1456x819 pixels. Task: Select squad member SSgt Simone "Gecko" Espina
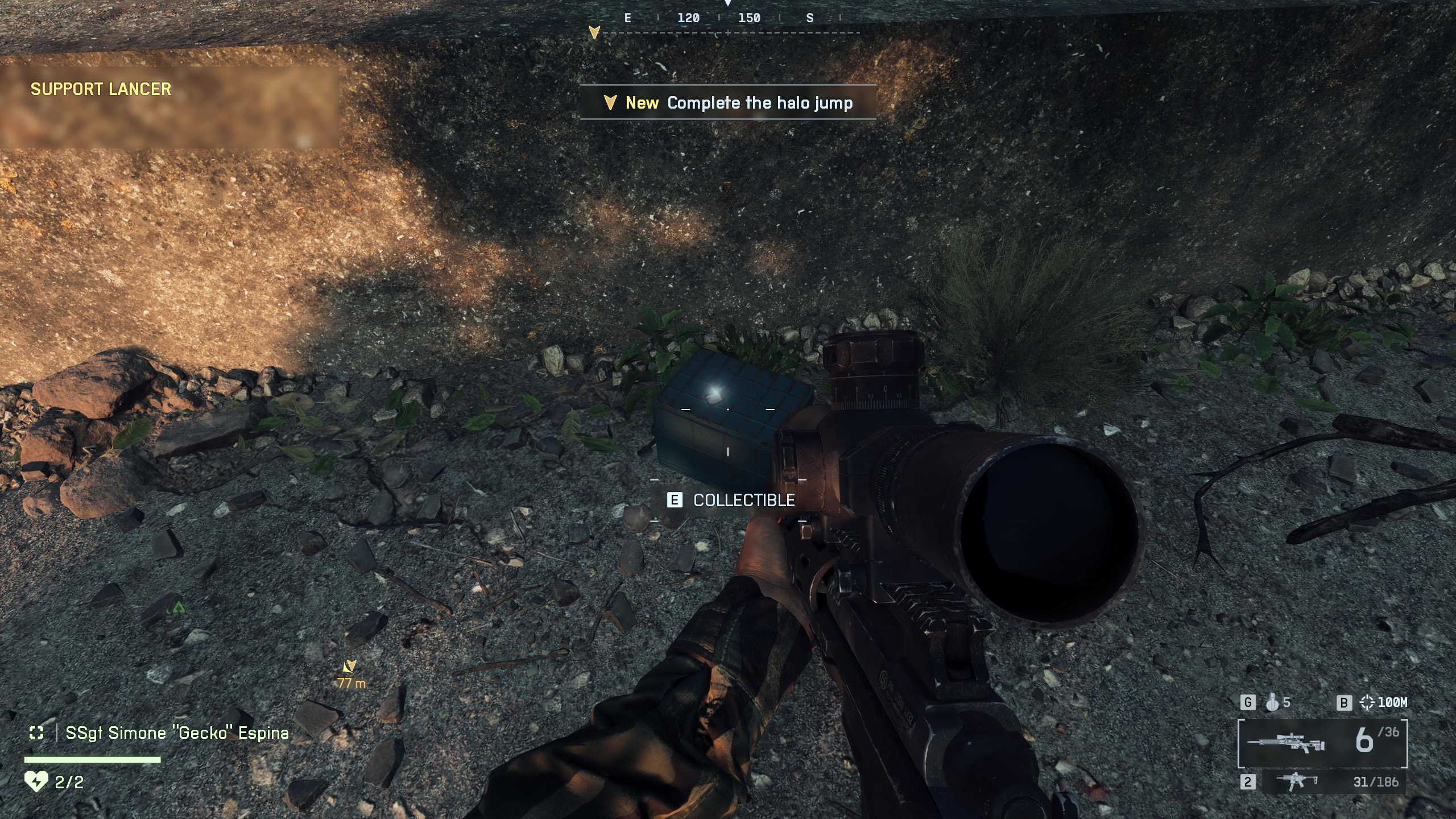pos(176,733)
